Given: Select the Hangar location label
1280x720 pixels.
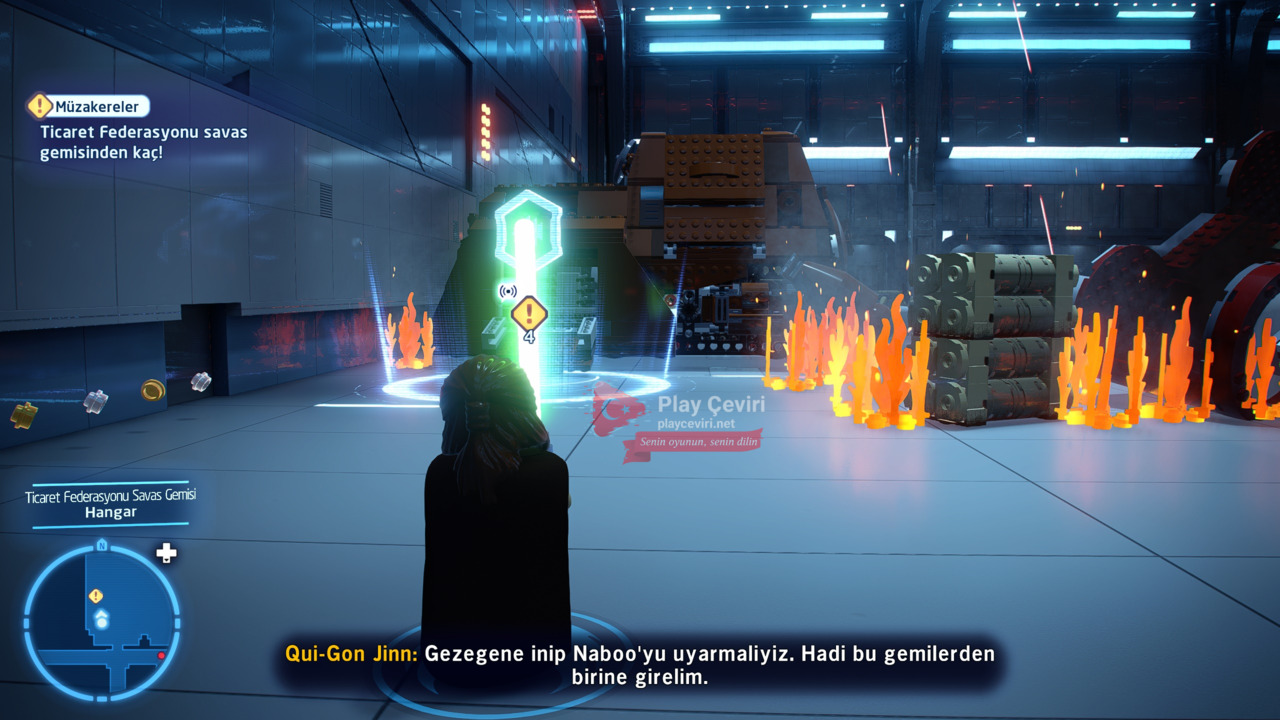Looking at the screenshot, I should [x=110, y=512].
